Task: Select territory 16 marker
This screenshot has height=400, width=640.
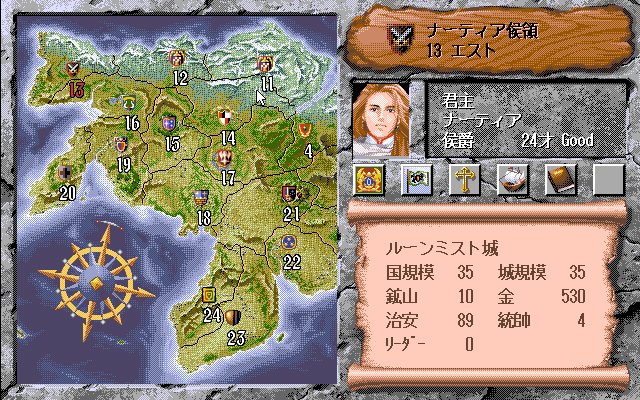Action: click(129, 103)
